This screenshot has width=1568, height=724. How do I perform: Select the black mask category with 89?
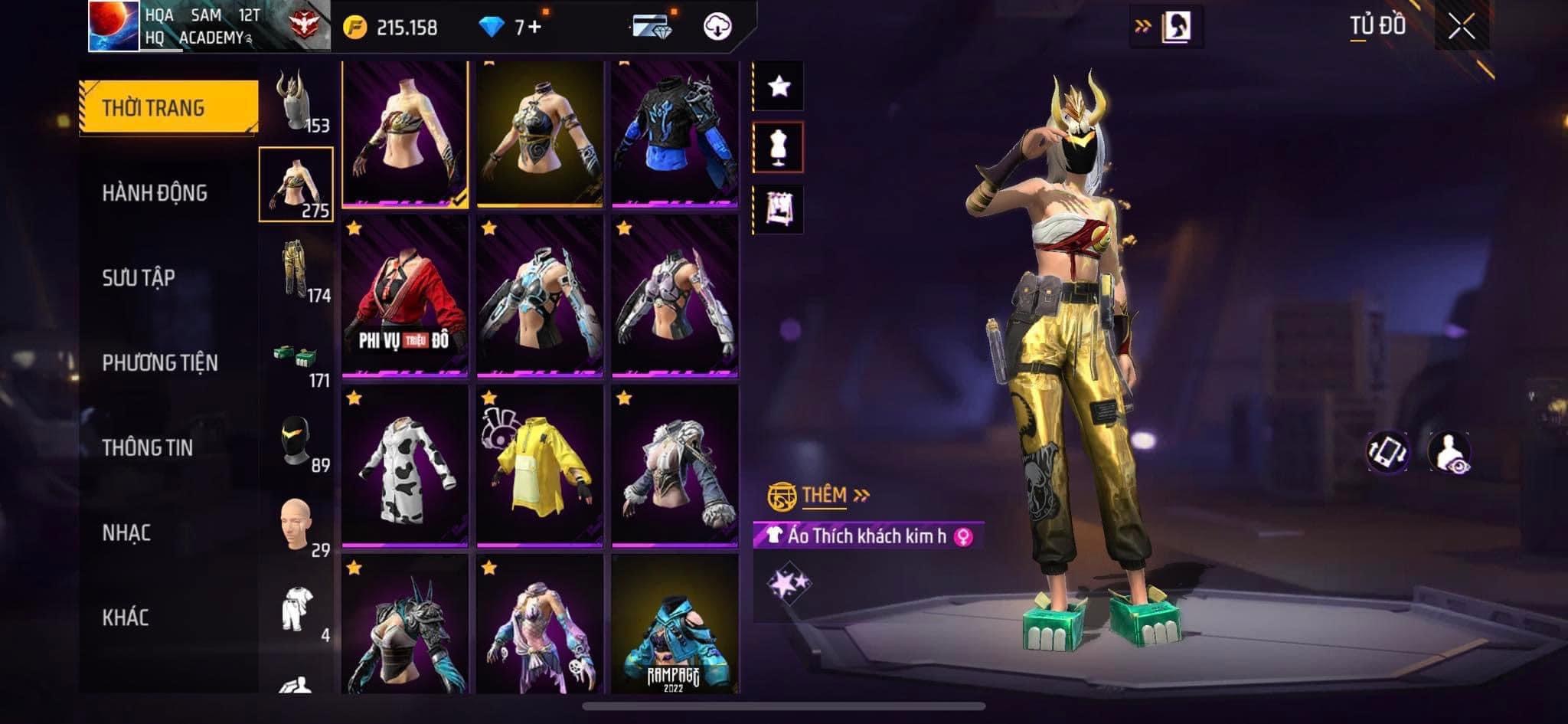[297, 443]
